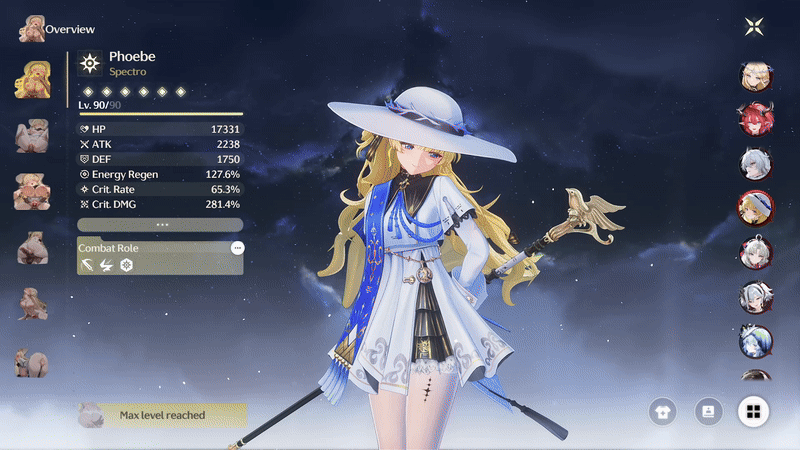
Task: Select Phoebe's highlighted white hat portrait
Action: tap(753, 206)
